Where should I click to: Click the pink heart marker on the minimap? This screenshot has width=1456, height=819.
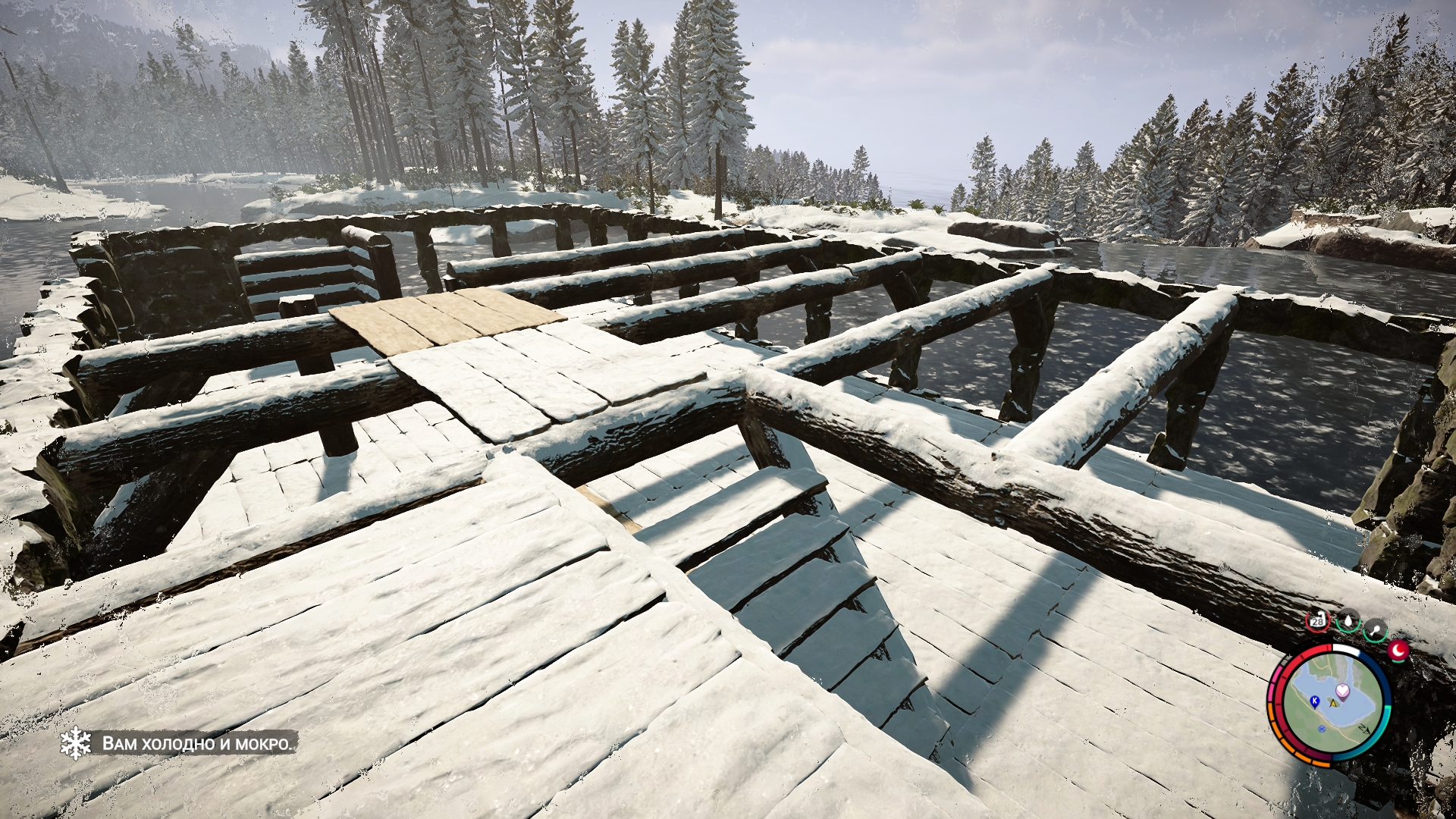point(1343,690)
